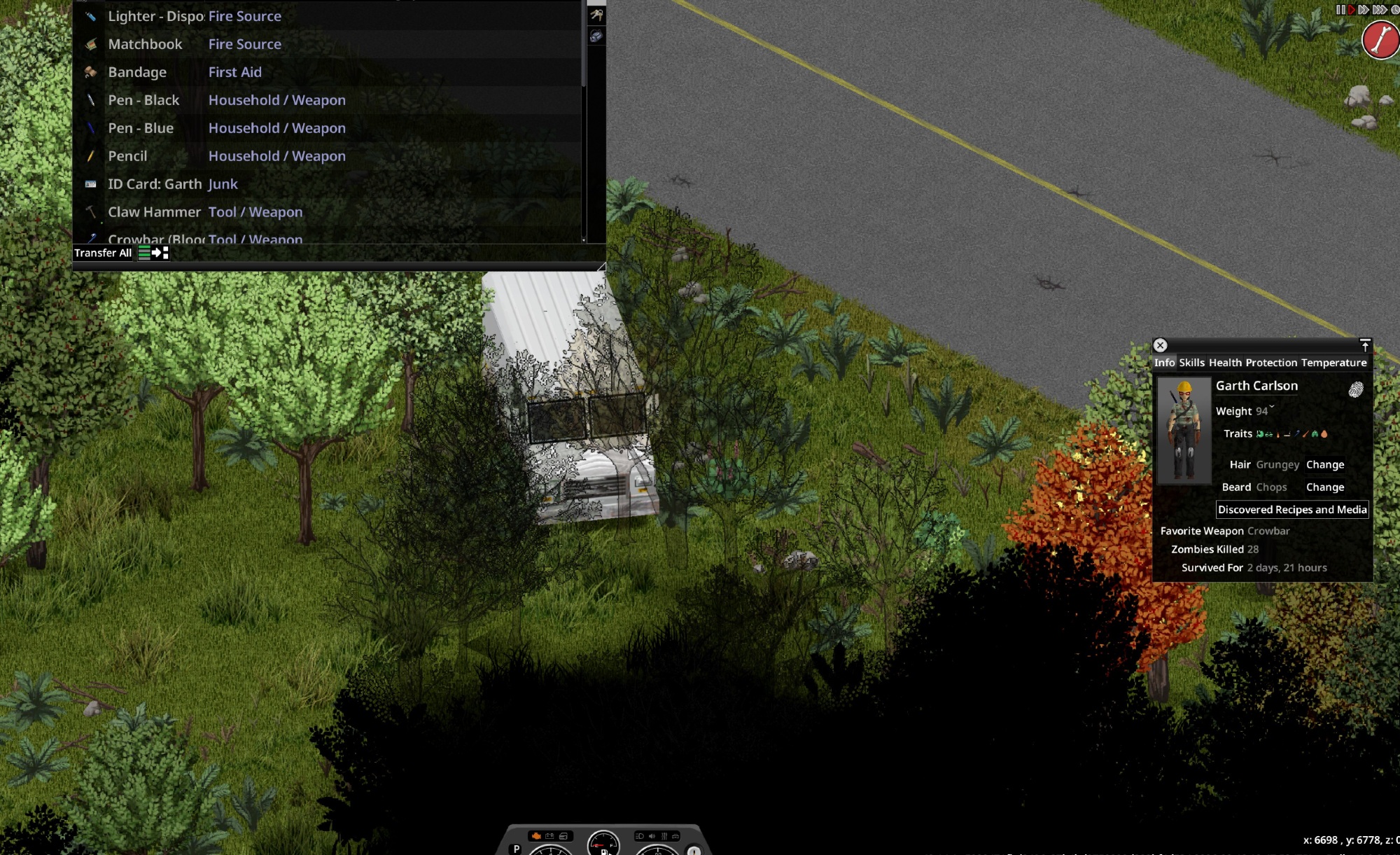Pause the game with the pause button
This screenshot has width=1400, height=855.
tap(1340, 10)
